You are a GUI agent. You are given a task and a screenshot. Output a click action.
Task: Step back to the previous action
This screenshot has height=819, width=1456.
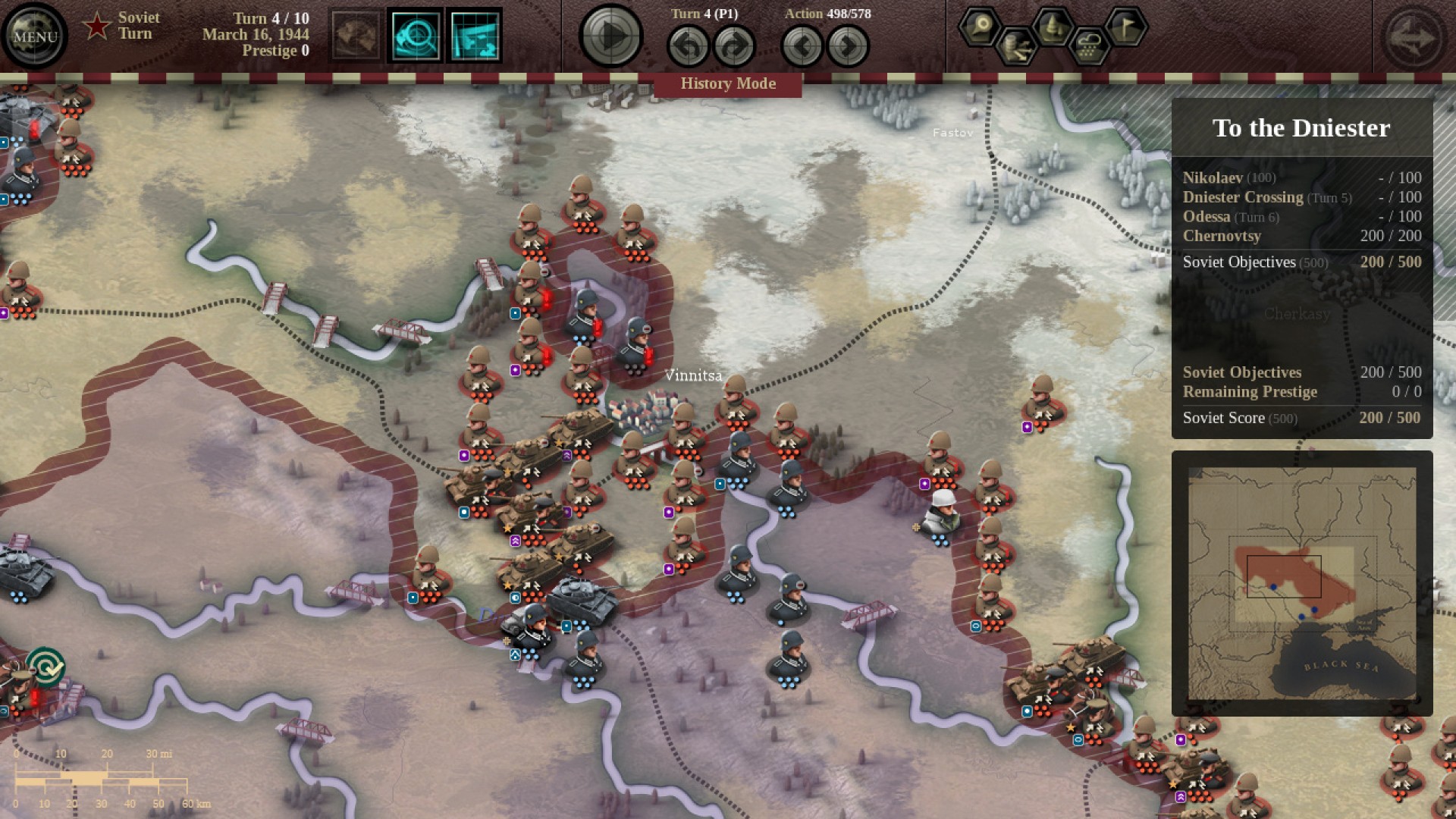804,45
